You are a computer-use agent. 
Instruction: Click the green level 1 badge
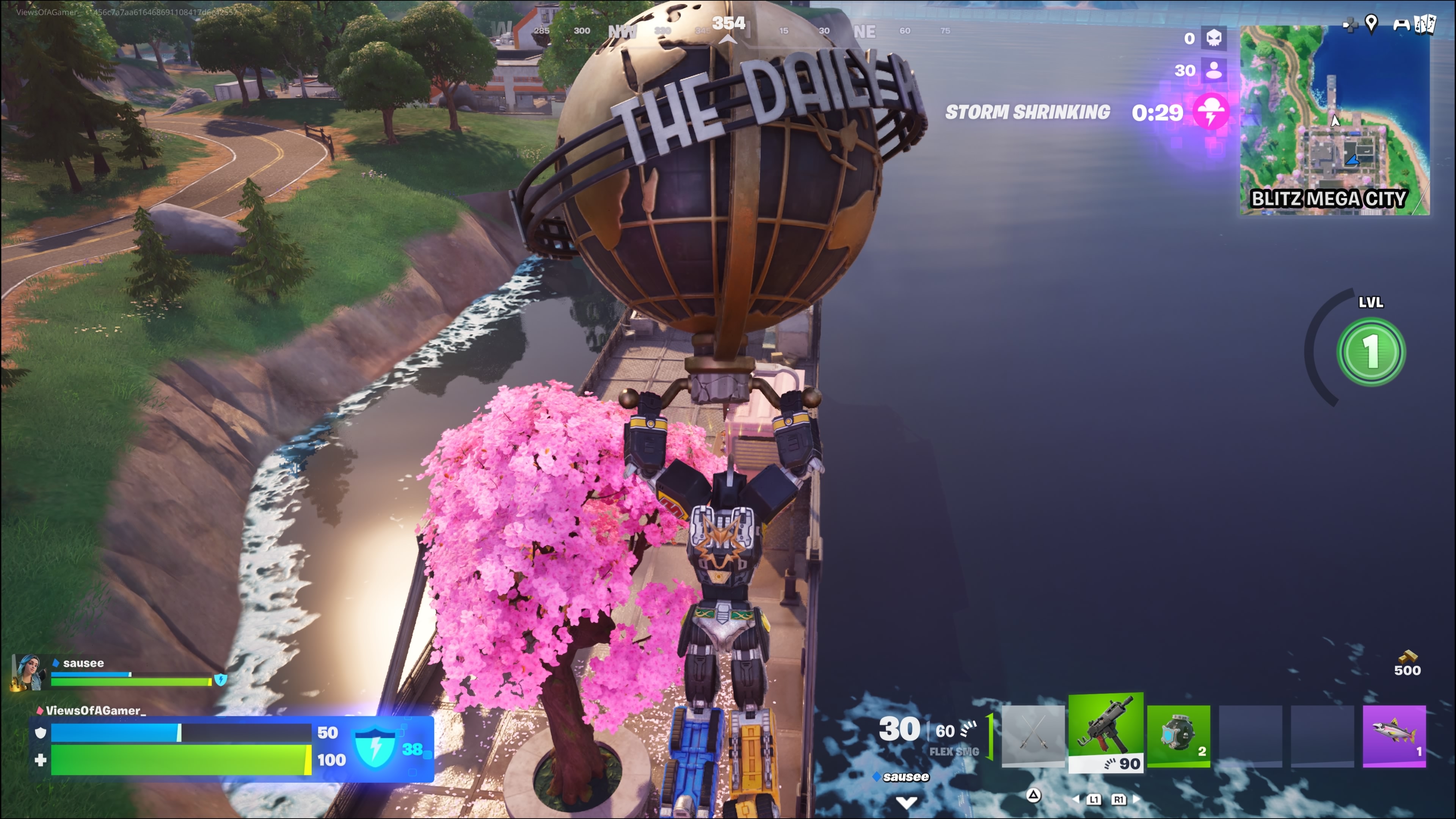(x=1371, y=351)
